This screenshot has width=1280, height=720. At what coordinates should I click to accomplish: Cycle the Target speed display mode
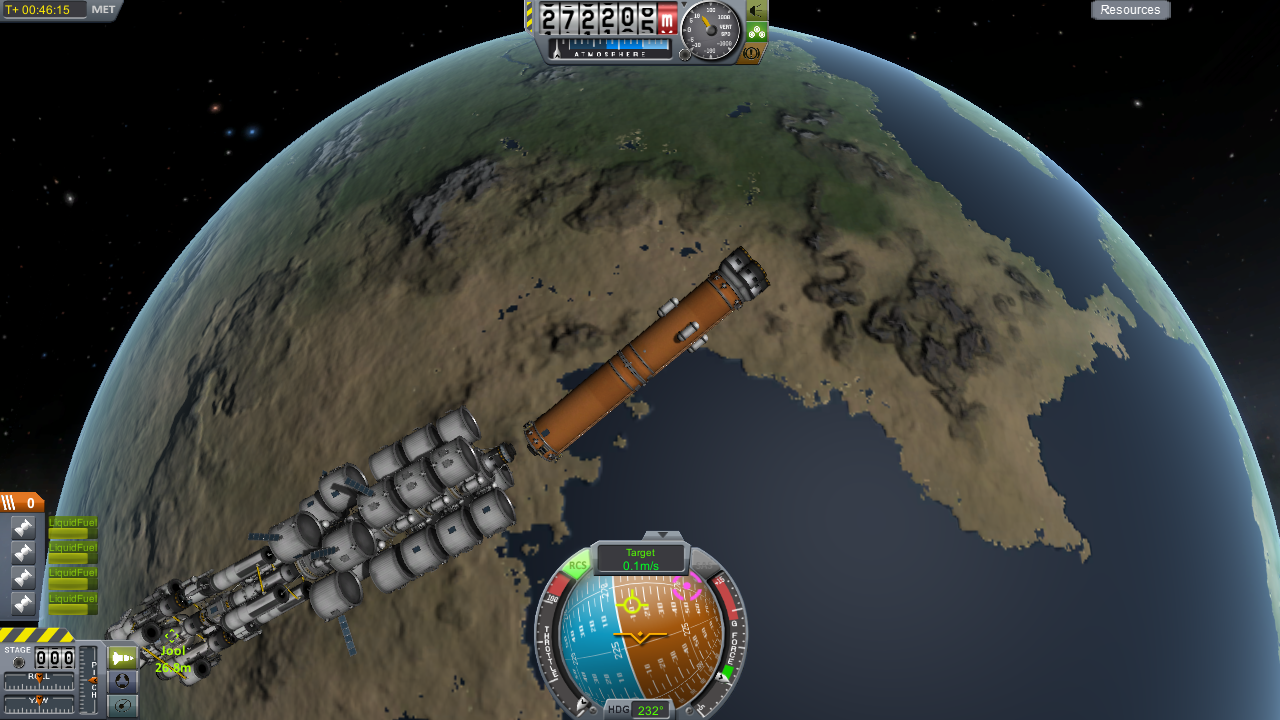(x=640, y=559)
